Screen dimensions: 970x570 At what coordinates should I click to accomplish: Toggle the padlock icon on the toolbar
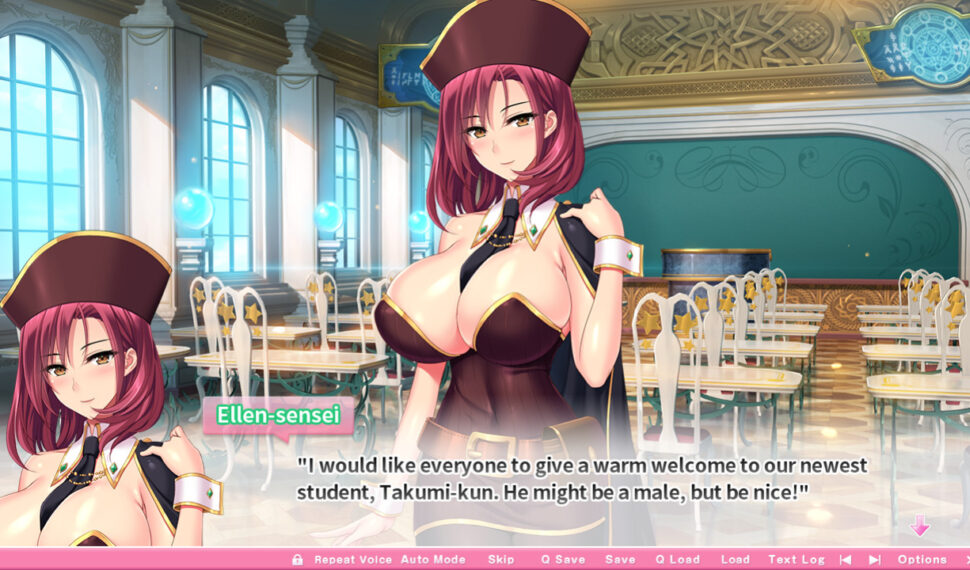(x=297, y=560)
